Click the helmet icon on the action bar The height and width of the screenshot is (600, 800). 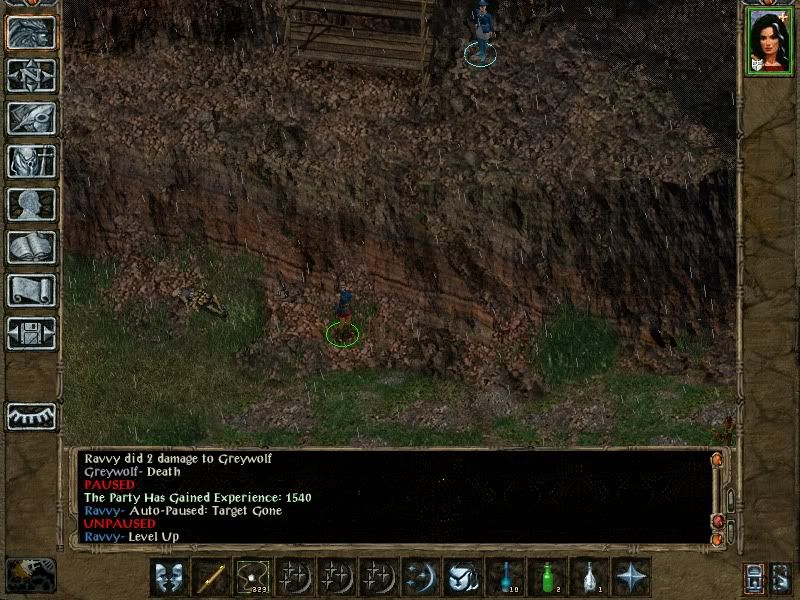pyautogui.click(x=463, y=577)
